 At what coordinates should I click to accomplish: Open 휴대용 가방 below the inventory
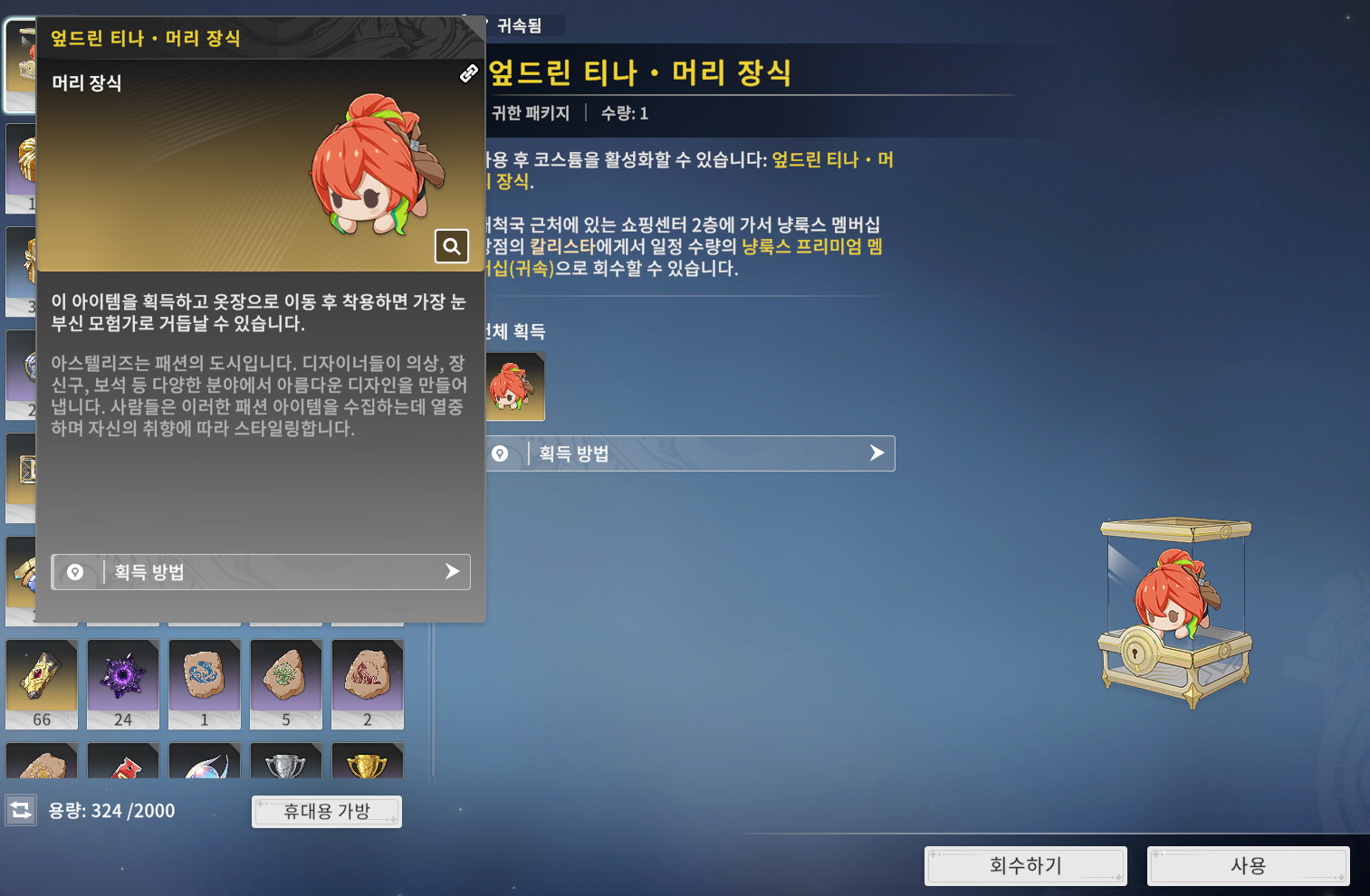(326, 811)
